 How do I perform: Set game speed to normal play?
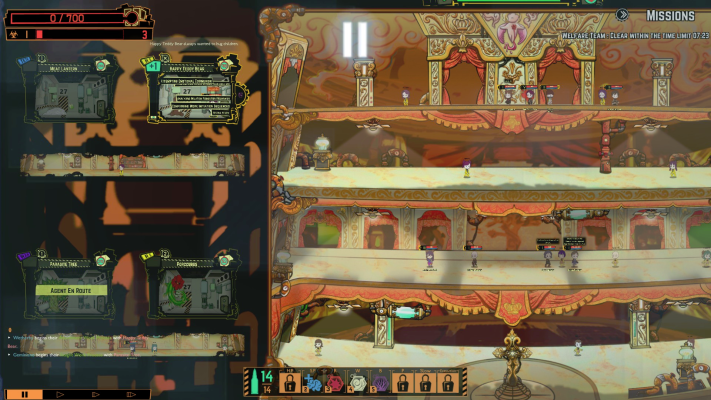[x=58, y=394]
